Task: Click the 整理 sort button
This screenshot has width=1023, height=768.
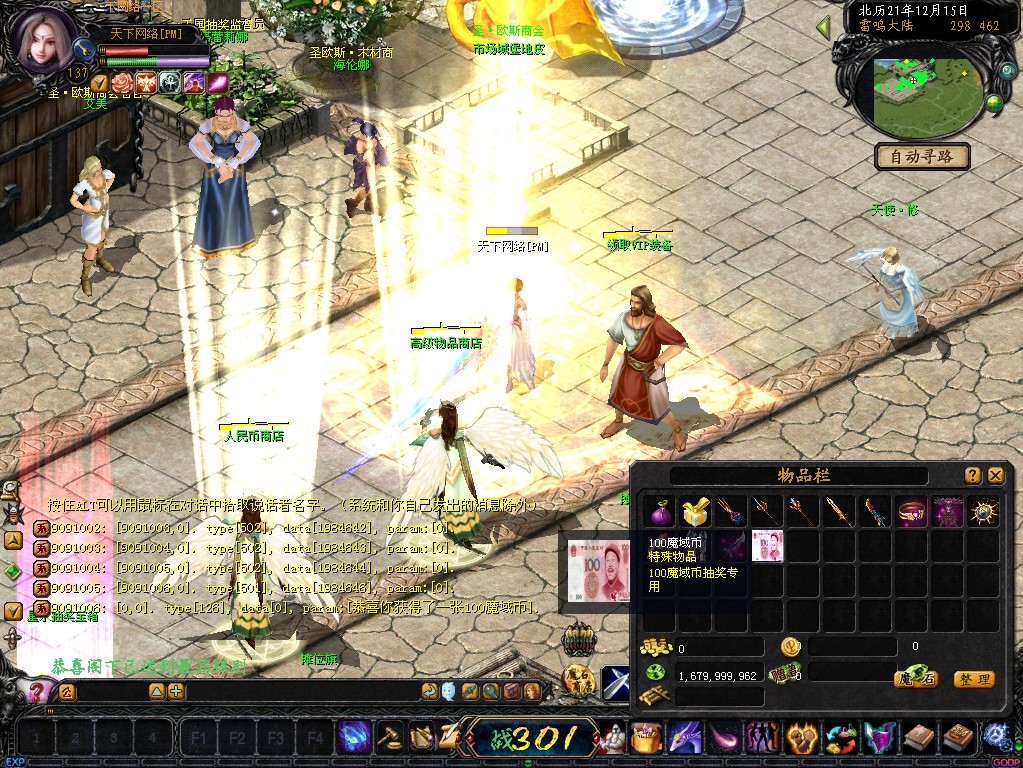Action: [x=973, y=679]
